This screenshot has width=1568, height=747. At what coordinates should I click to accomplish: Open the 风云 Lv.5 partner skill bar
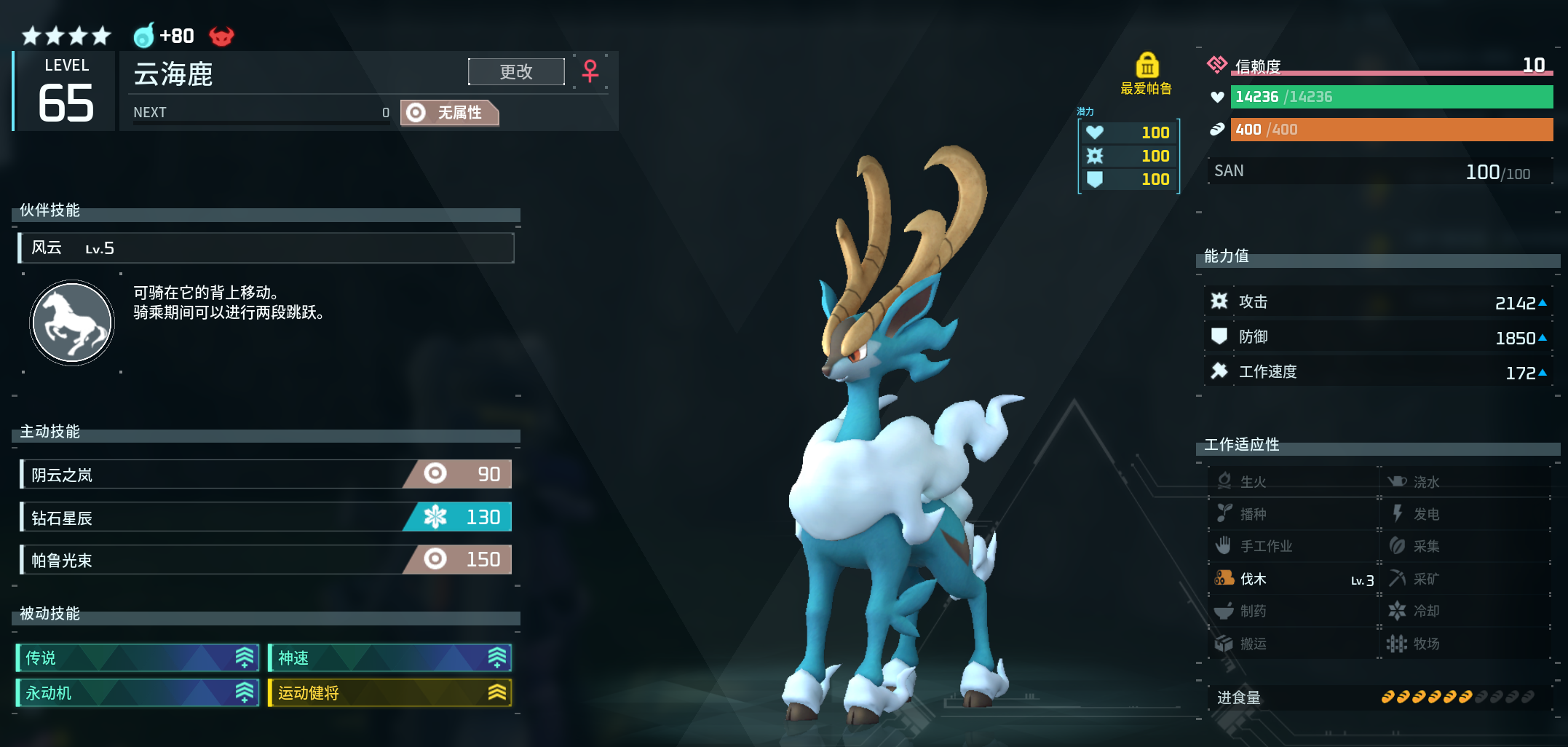[266, 248]
